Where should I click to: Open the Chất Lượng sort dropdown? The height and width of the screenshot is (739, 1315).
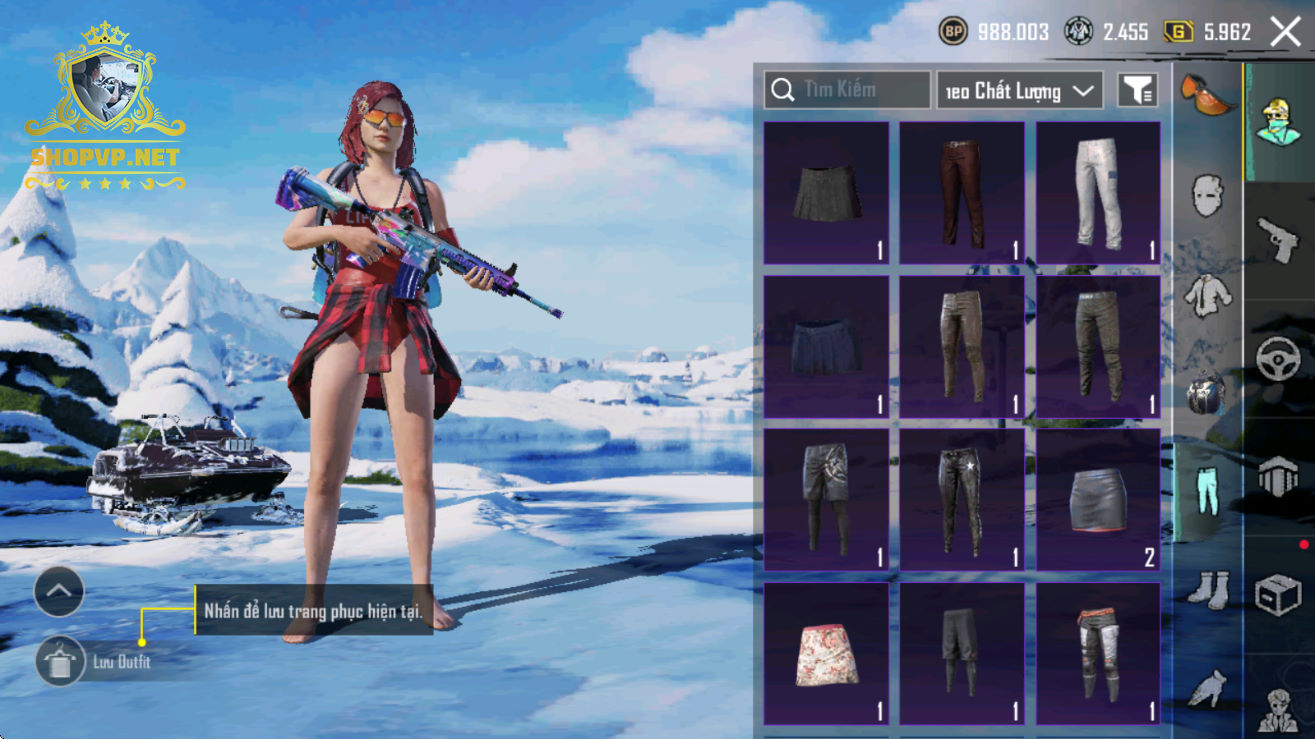click(x=1019, y=91)
